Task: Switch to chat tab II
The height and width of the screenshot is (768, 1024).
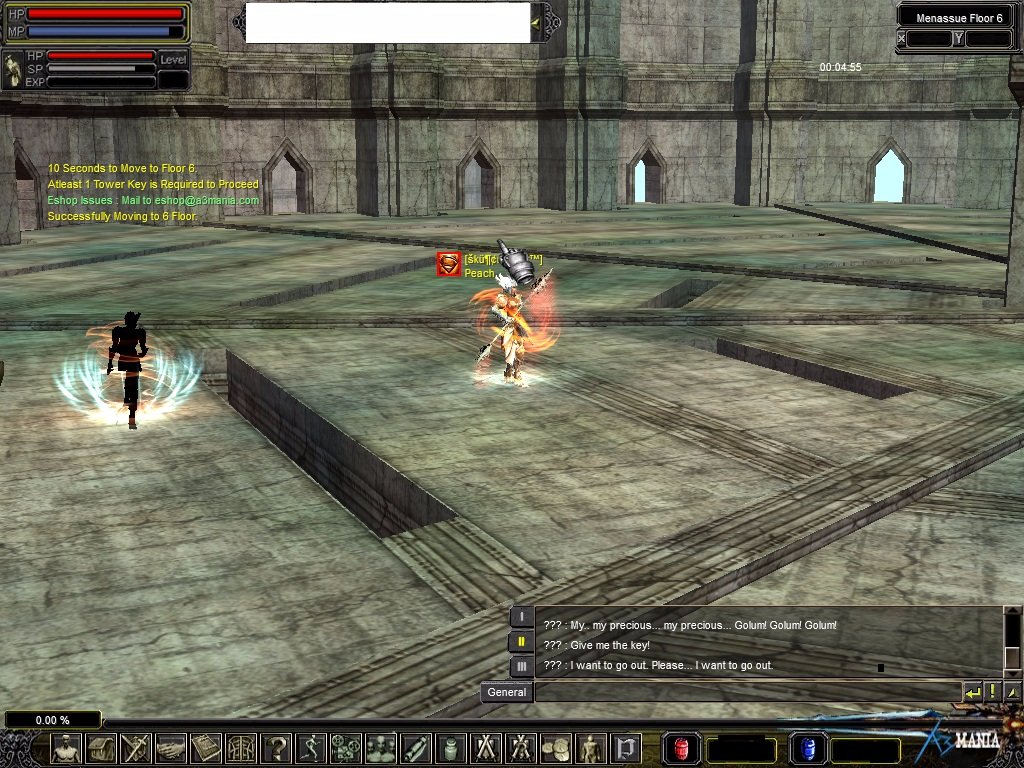Action: point(521,642)
